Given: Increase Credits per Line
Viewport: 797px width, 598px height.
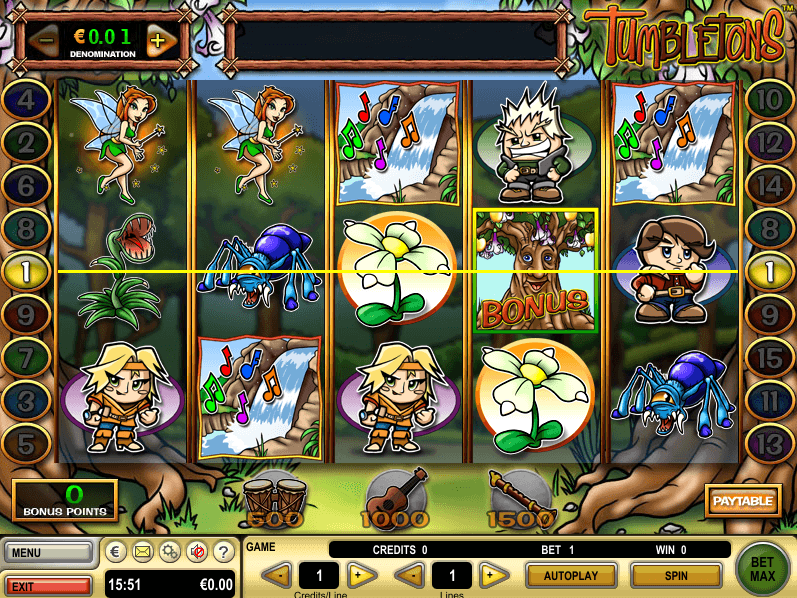Looking at the screenshot, I should click(x=361, y=575).
